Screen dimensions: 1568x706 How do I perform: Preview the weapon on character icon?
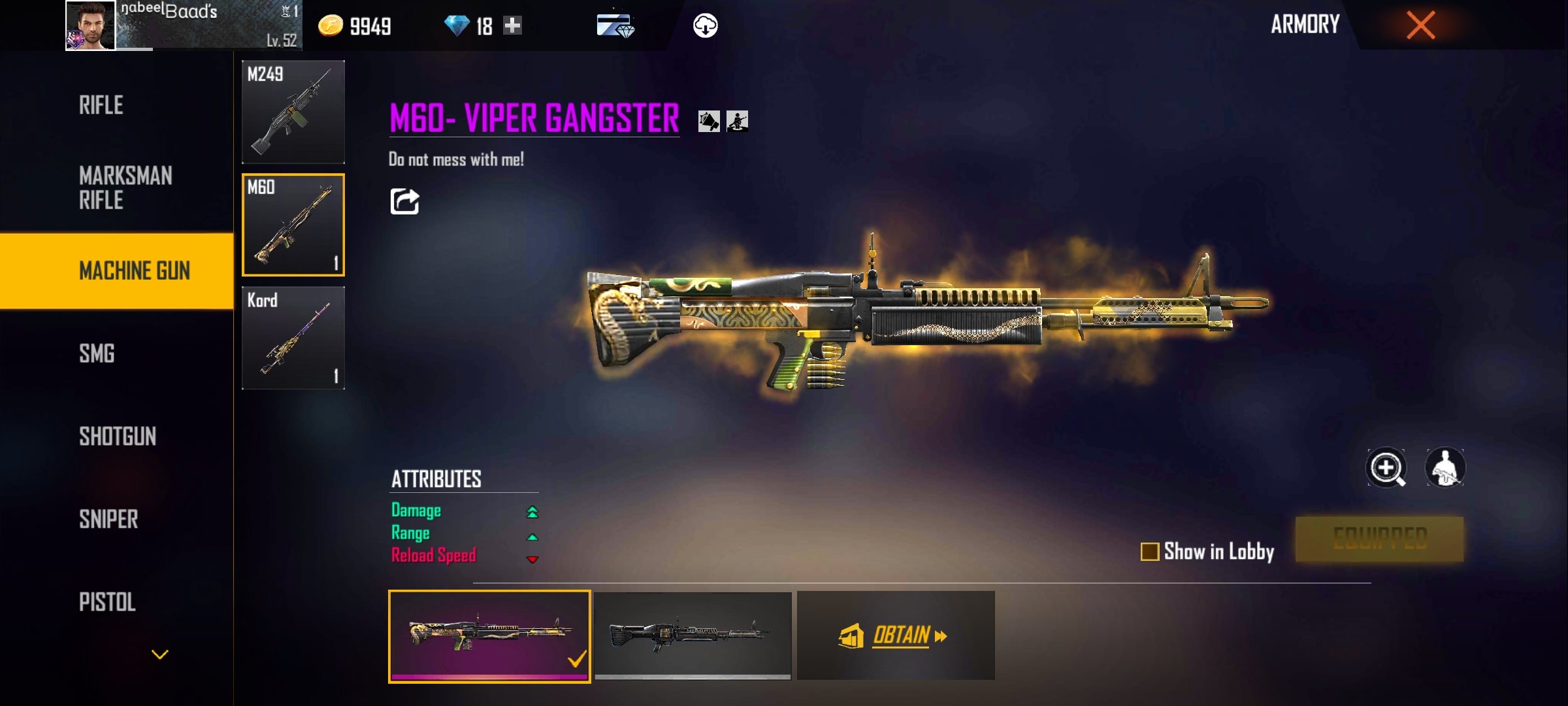click(1445, 468)
